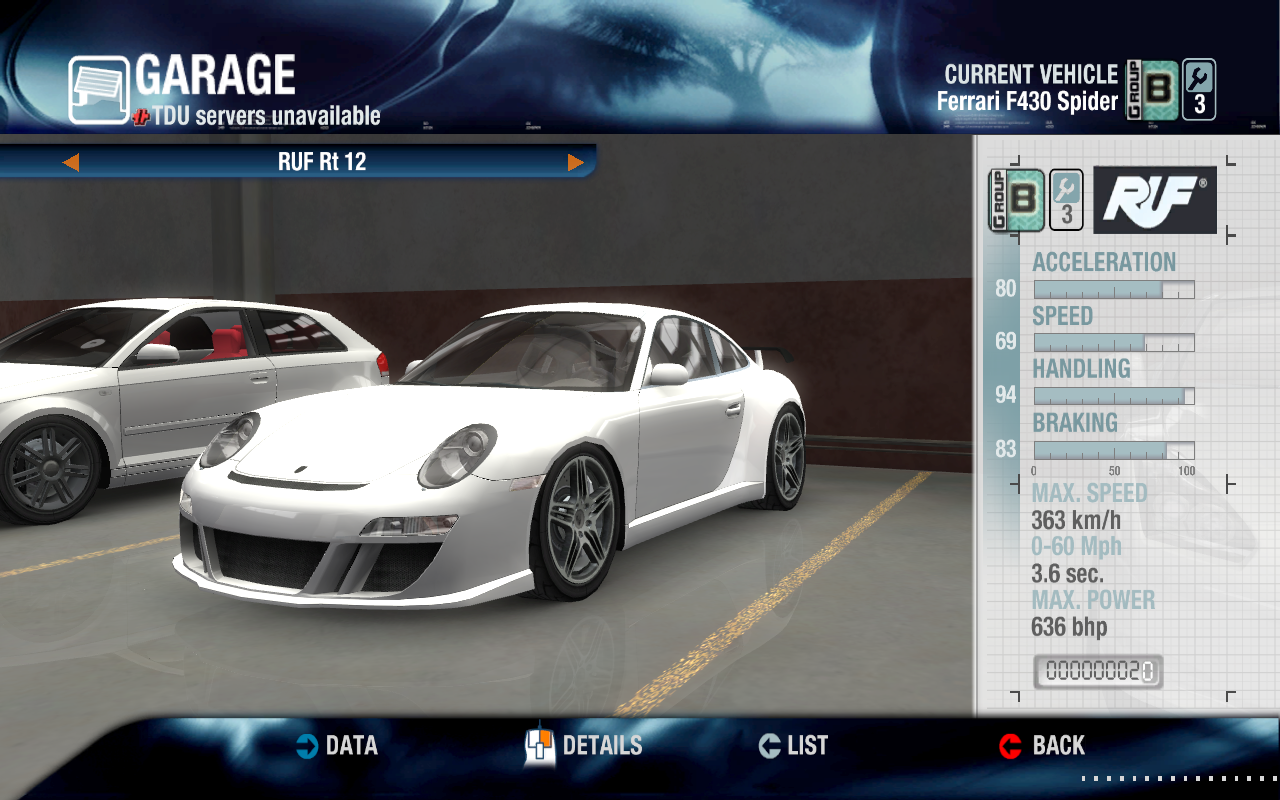Click the garage door icon
1280x800 pixels.
(98, 90)
